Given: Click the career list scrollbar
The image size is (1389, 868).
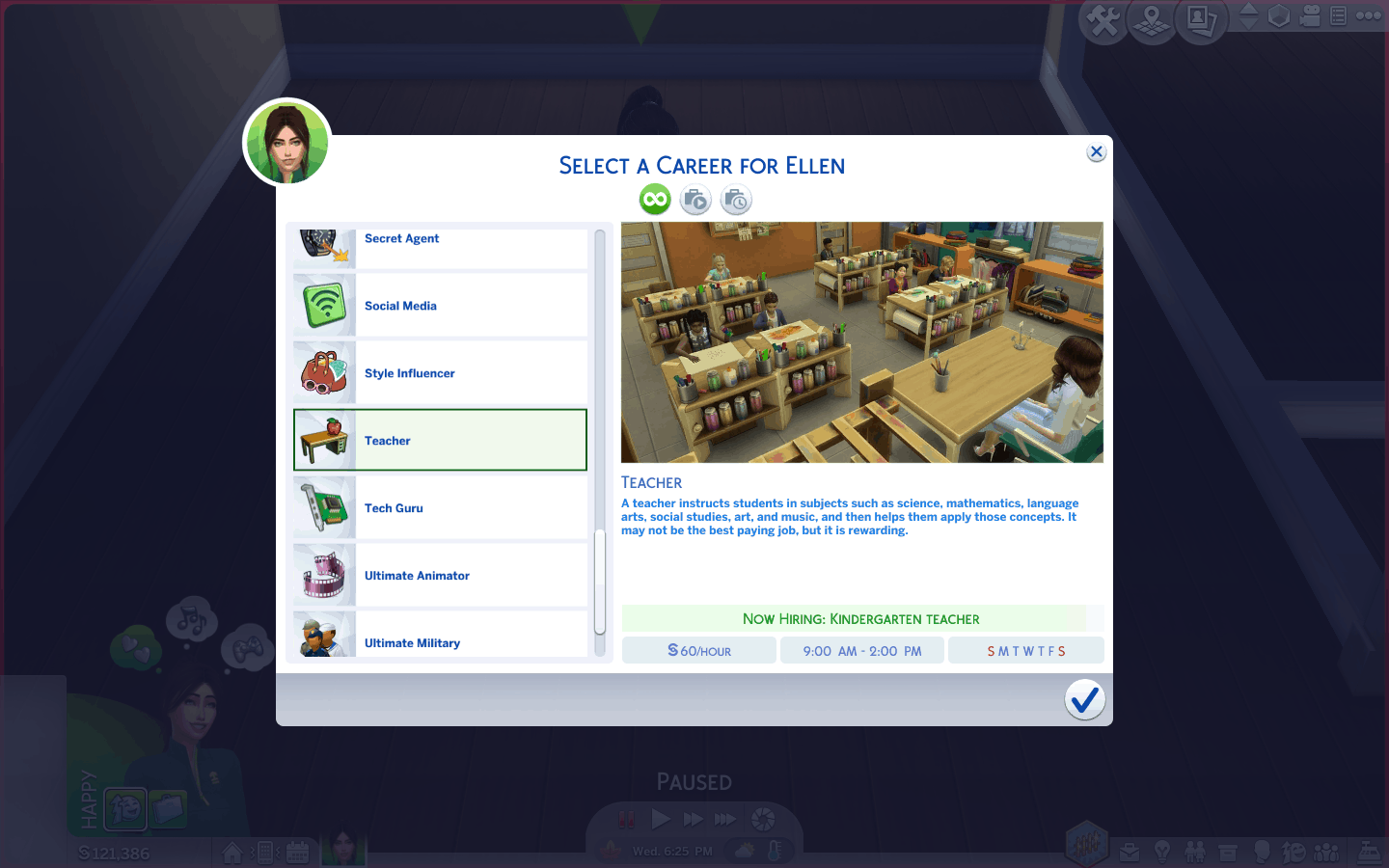Looking at the screenshot, I should 599,583.
